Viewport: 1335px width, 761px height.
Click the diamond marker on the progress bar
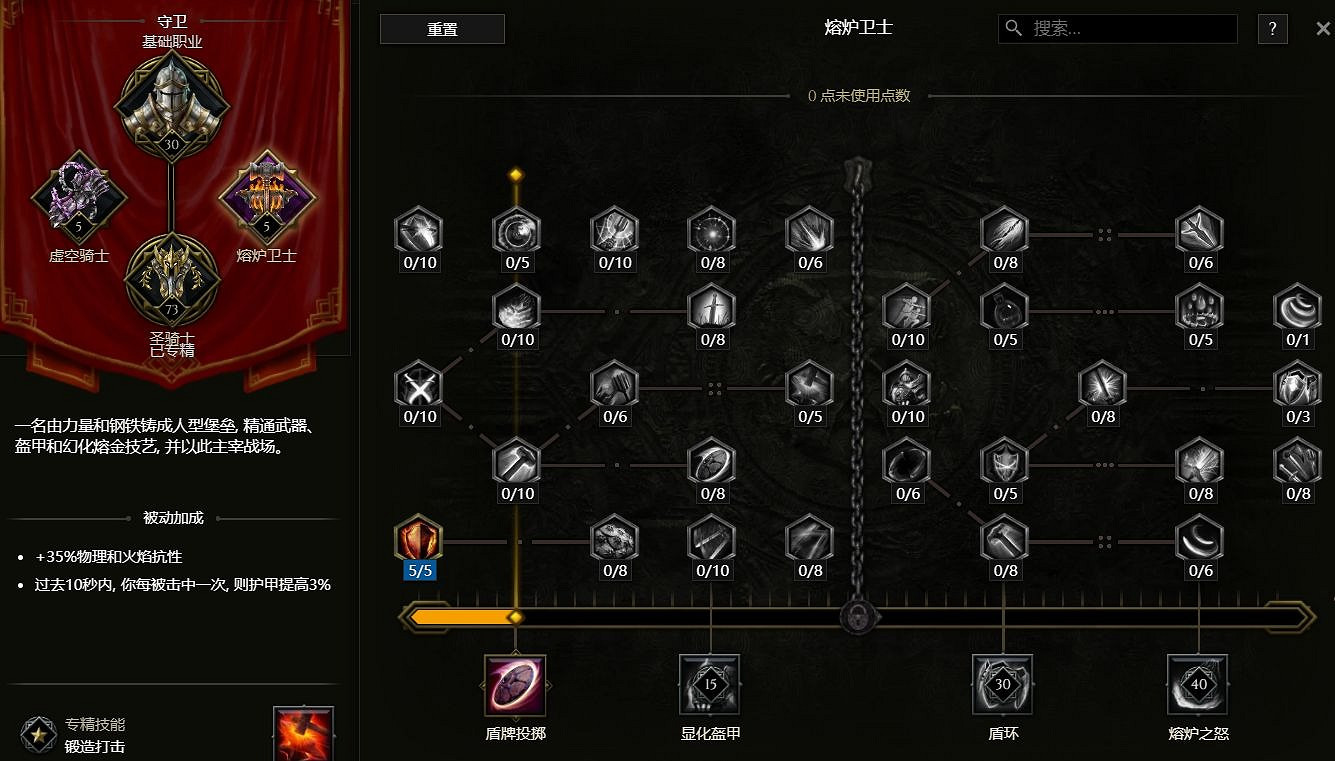tap(515, 617)
